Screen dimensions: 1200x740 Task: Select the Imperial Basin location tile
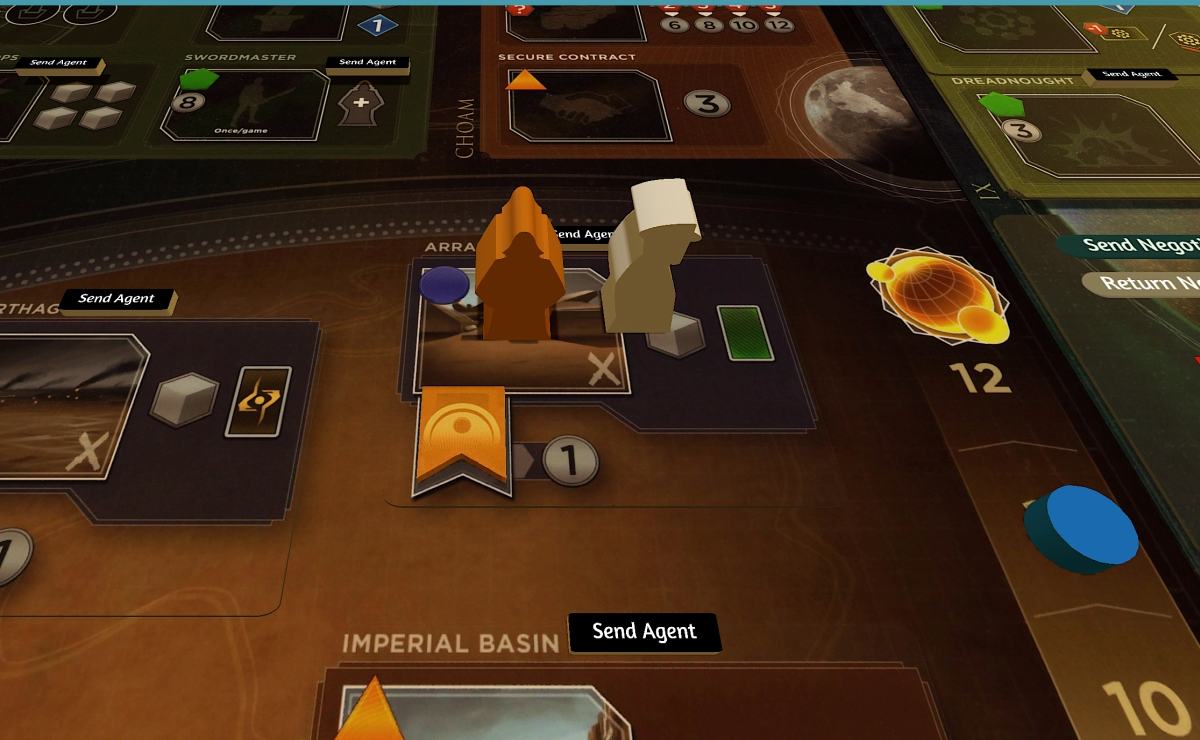point(480,712)
